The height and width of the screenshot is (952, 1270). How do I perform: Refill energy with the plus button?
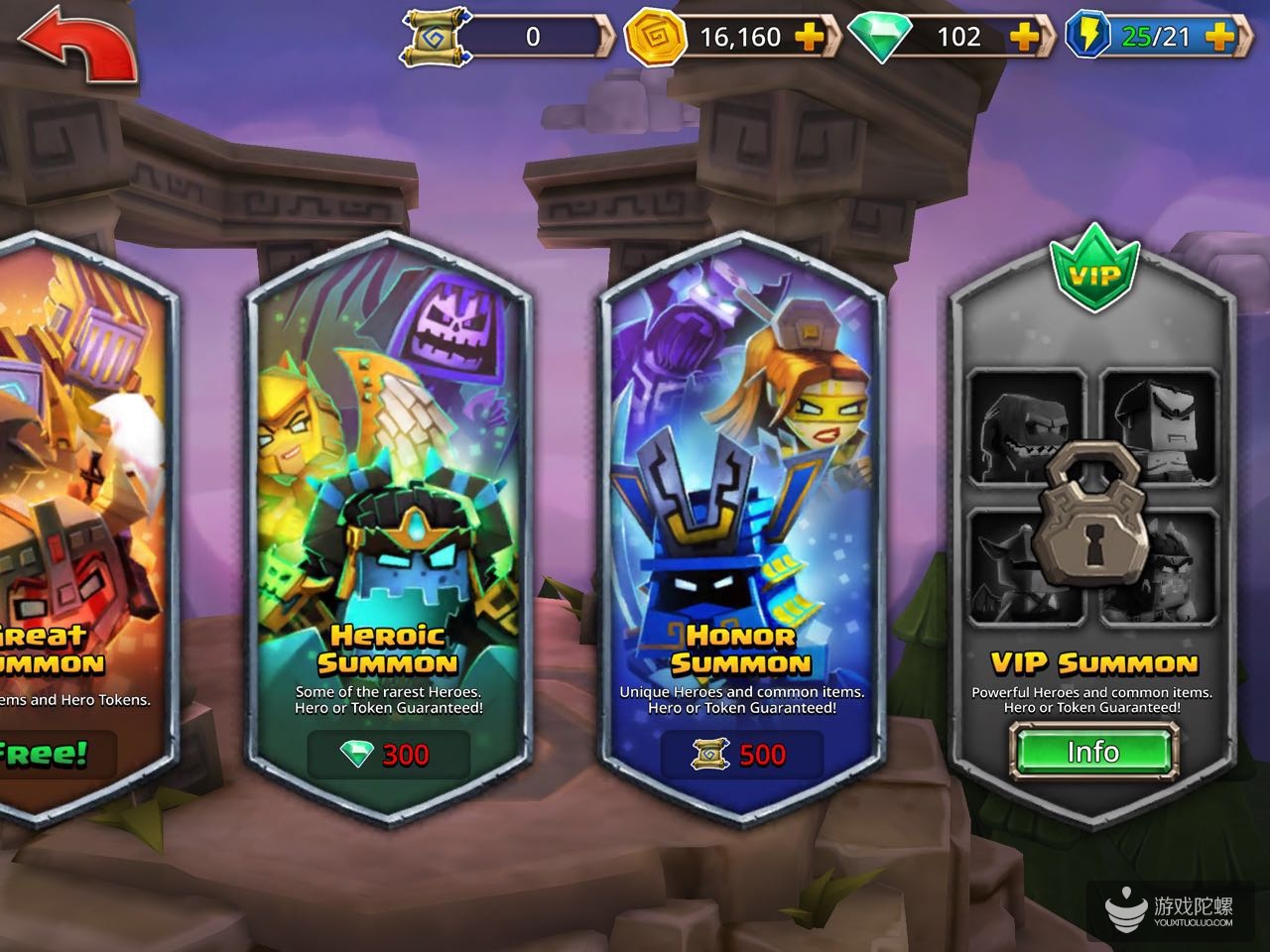coord(1219,37)
